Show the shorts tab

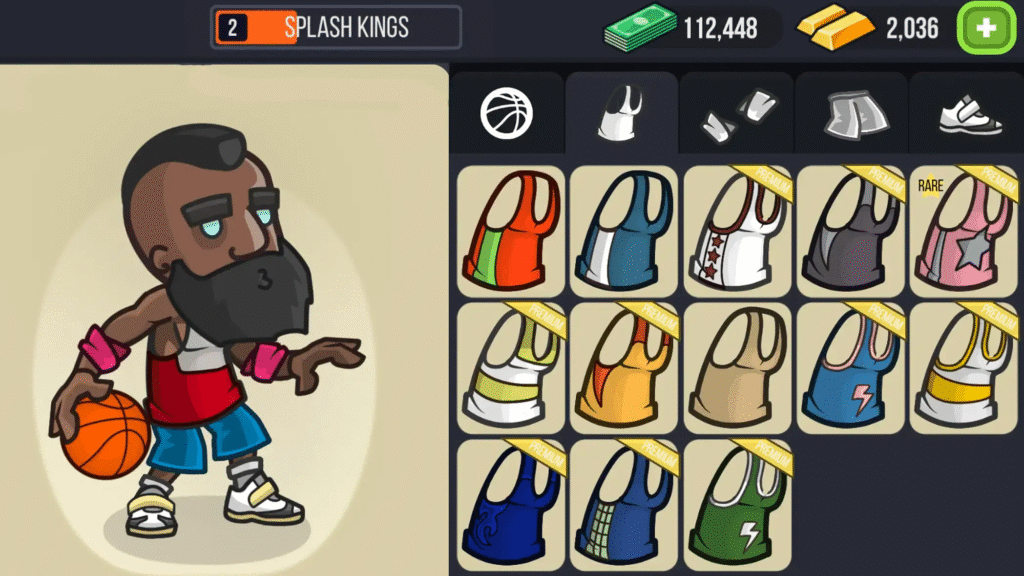(851, 113)
